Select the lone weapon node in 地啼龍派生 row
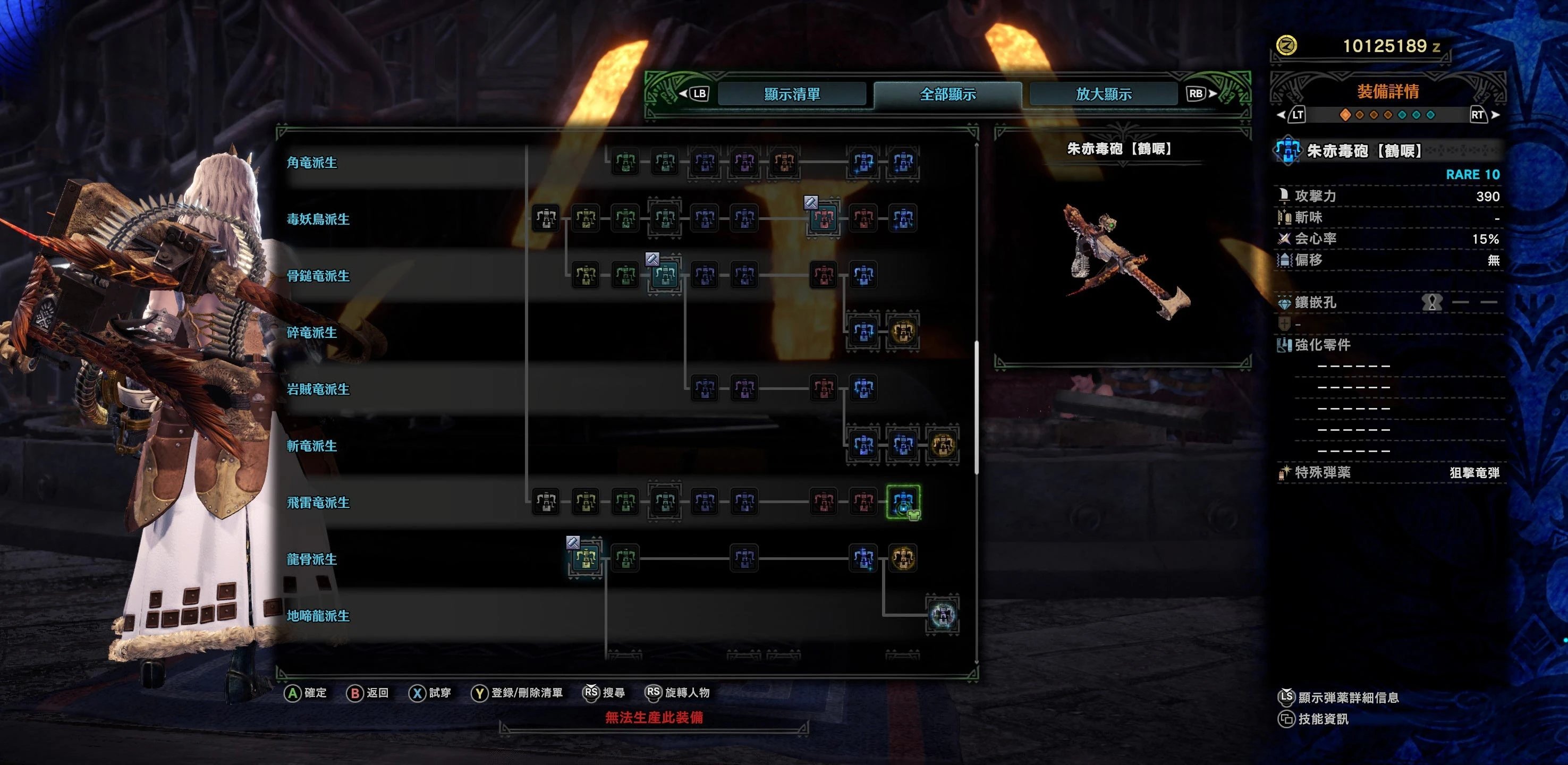Screen dimensions: 1568x765 pos(942,615)
